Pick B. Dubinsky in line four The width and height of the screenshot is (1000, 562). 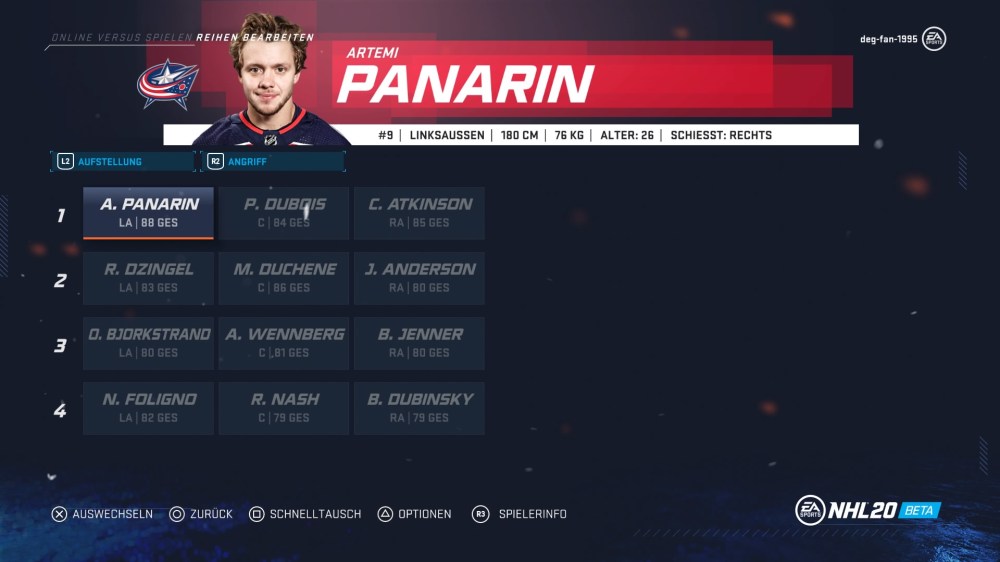419,407
